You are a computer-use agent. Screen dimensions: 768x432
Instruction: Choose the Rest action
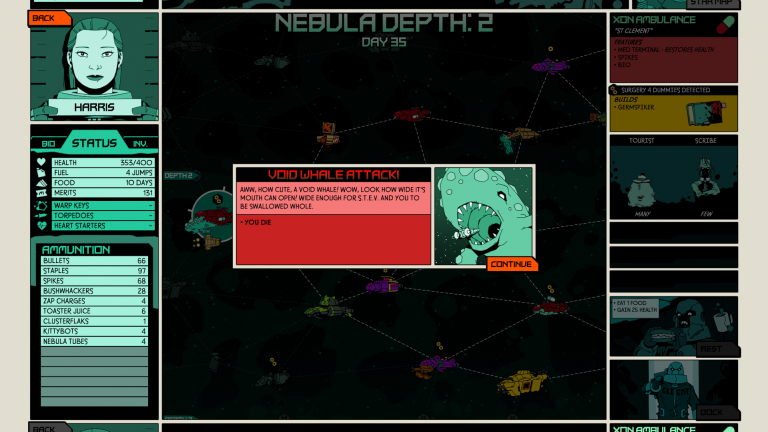click(711, 349)
